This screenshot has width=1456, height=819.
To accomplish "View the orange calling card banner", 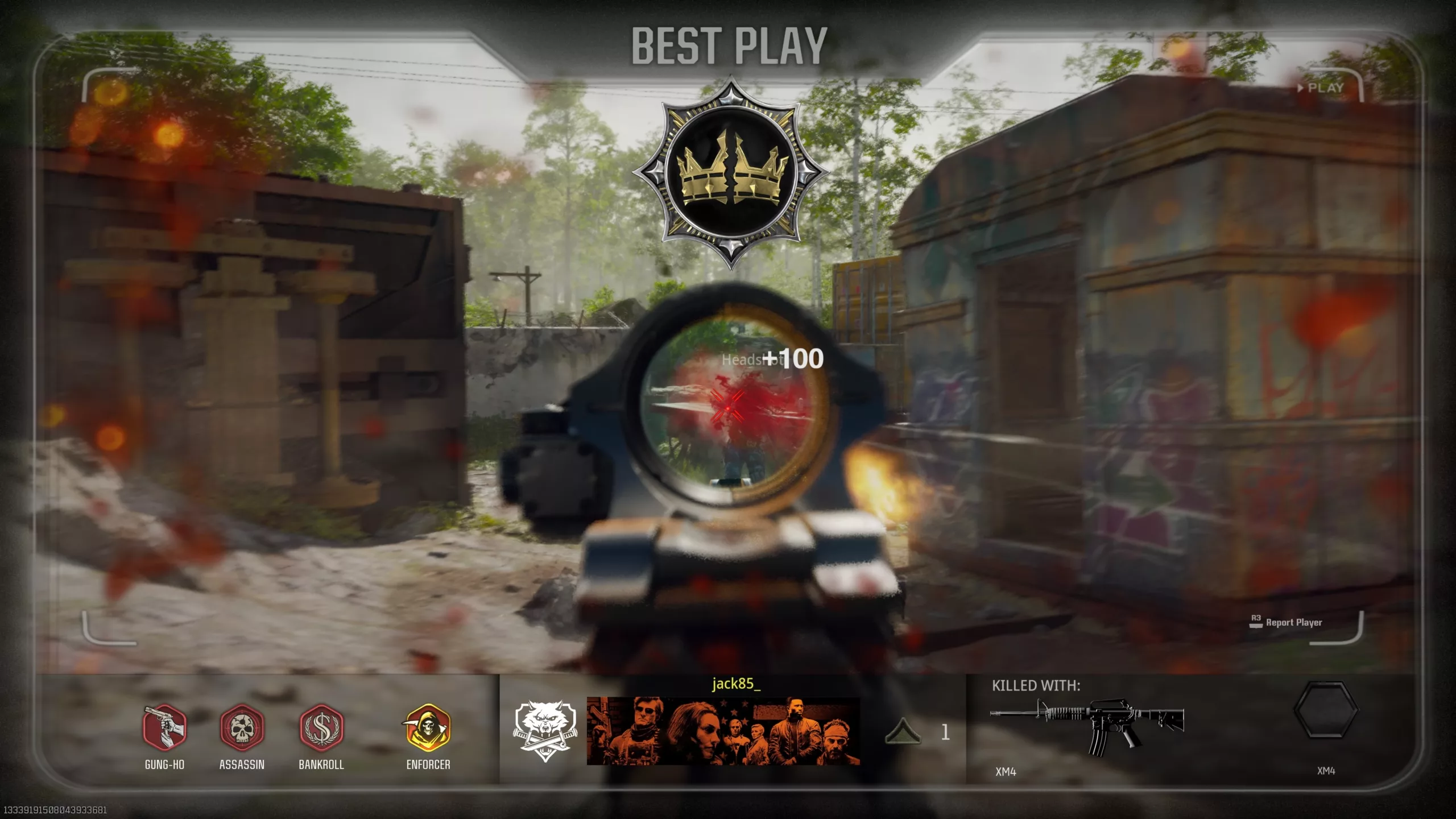I will [723, 731].
